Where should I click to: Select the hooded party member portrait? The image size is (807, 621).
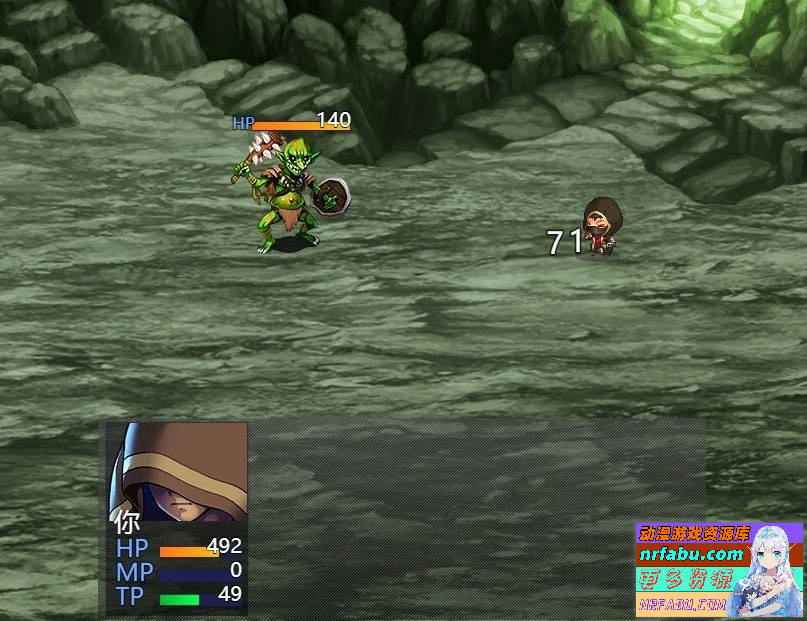pos(178,471)
